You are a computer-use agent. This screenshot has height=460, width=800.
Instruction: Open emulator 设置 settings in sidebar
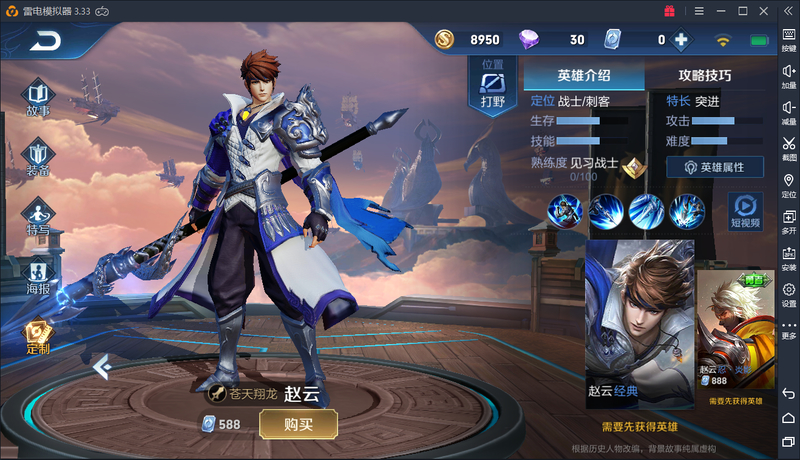coord(789,294)
